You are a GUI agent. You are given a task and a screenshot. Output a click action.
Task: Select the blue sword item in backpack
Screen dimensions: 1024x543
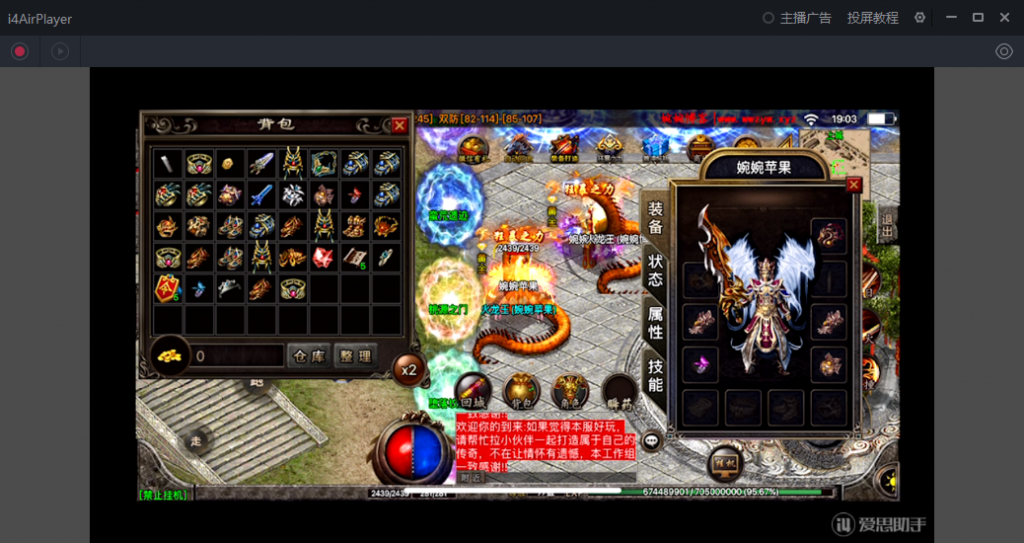point(261,194)
